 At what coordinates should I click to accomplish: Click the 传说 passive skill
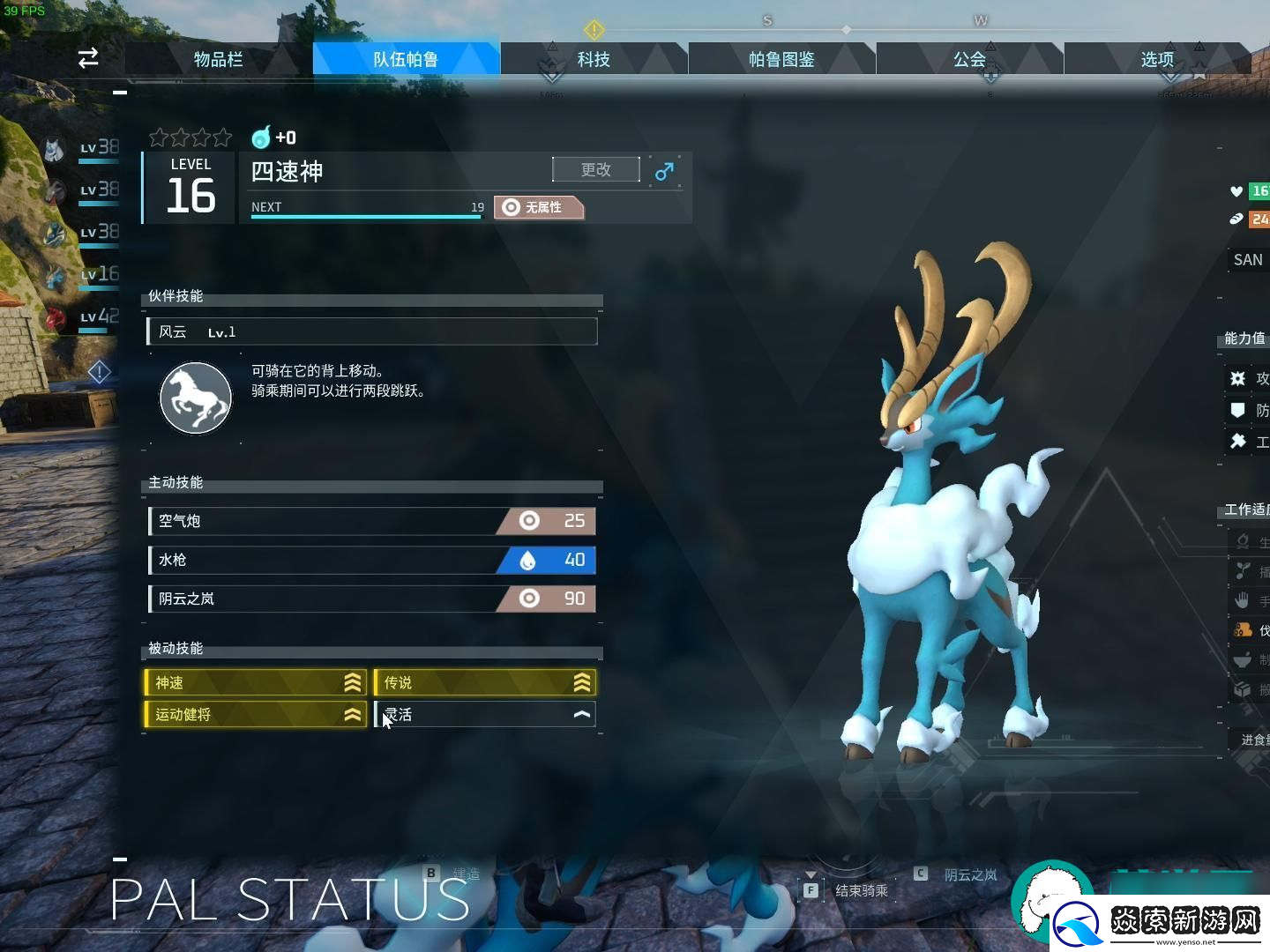485,682
